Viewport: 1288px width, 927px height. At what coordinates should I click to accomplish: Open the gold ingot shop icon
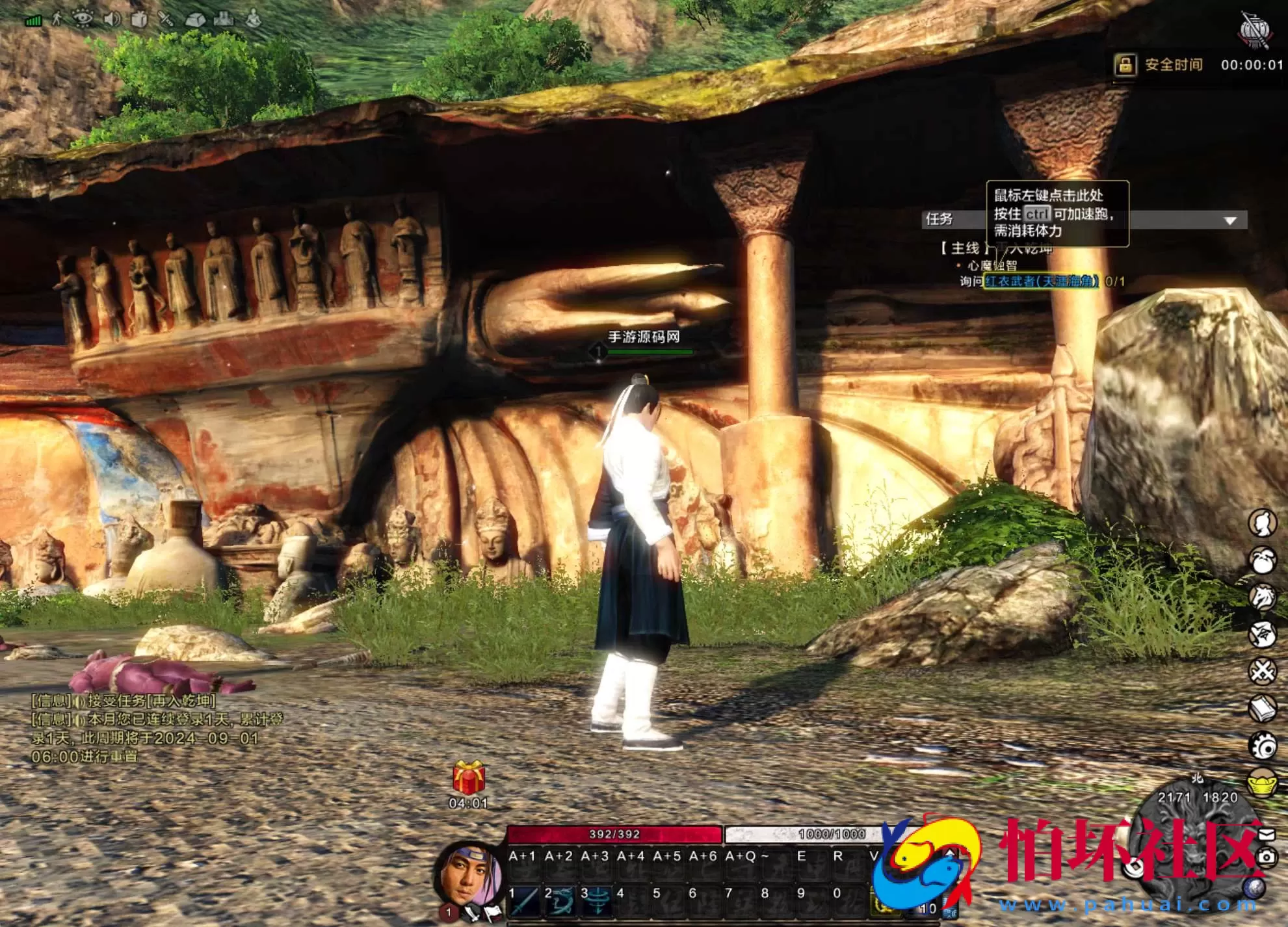[x=1263, y=782]
